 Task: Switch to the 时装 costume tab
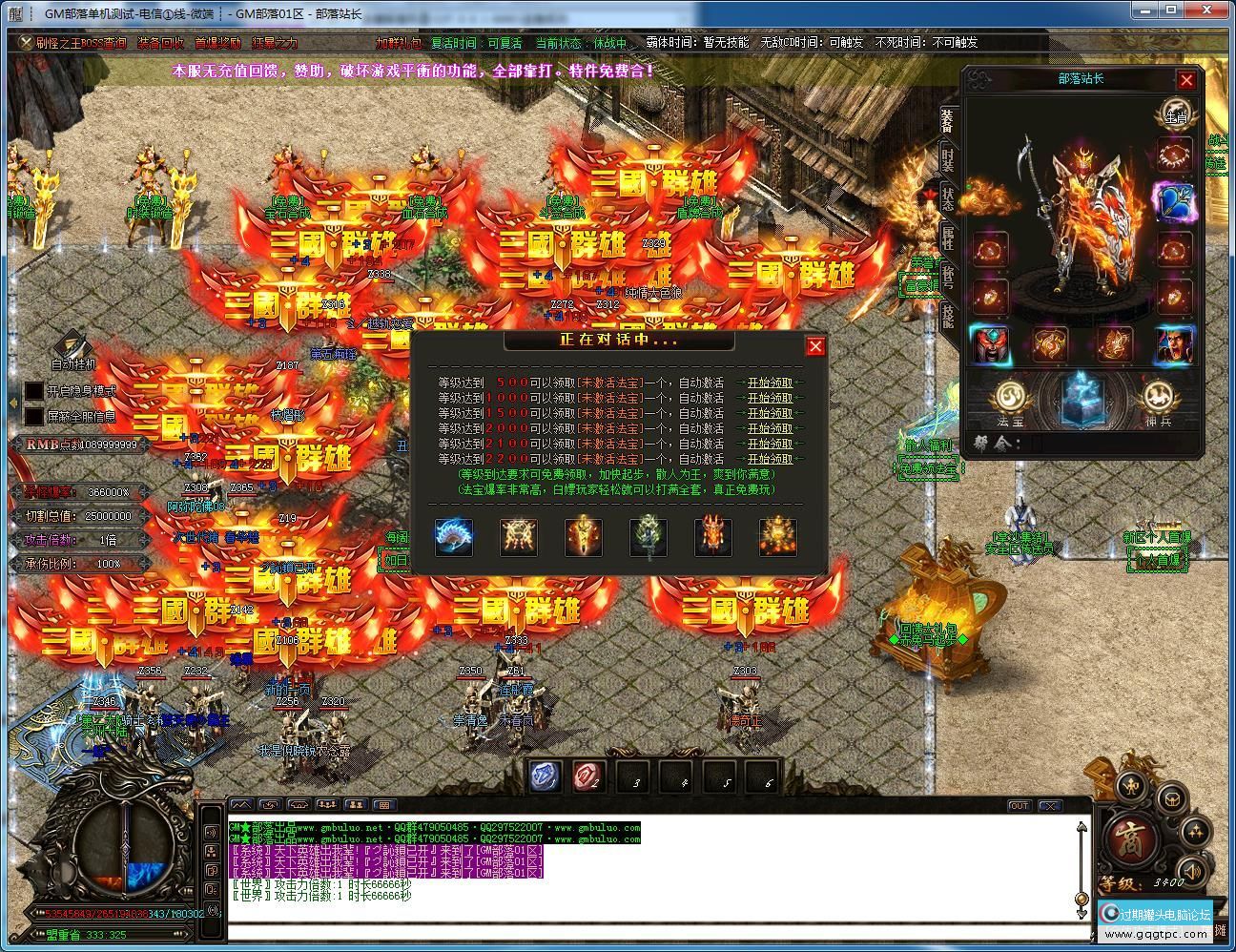coord(948,159)
